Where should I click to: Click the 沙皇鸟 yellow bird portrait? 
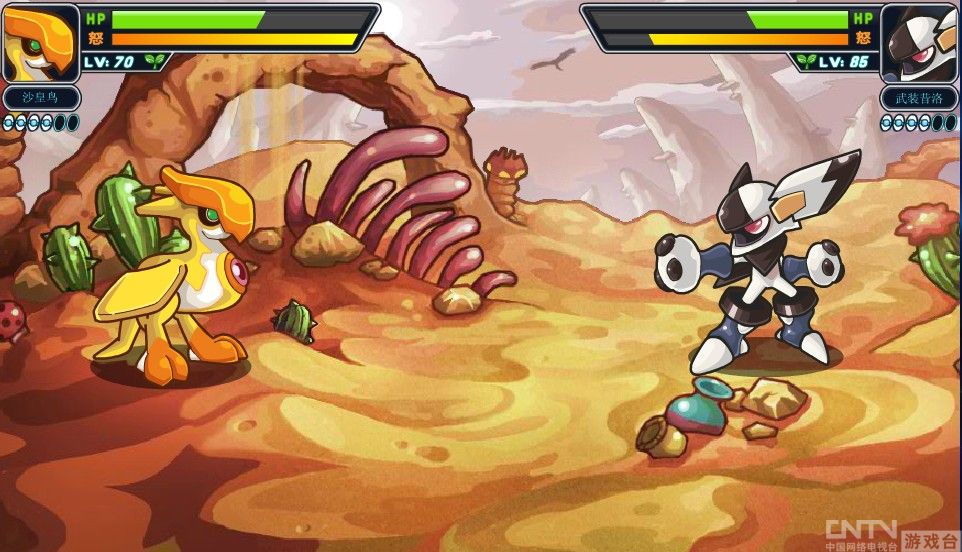[40, 42]
